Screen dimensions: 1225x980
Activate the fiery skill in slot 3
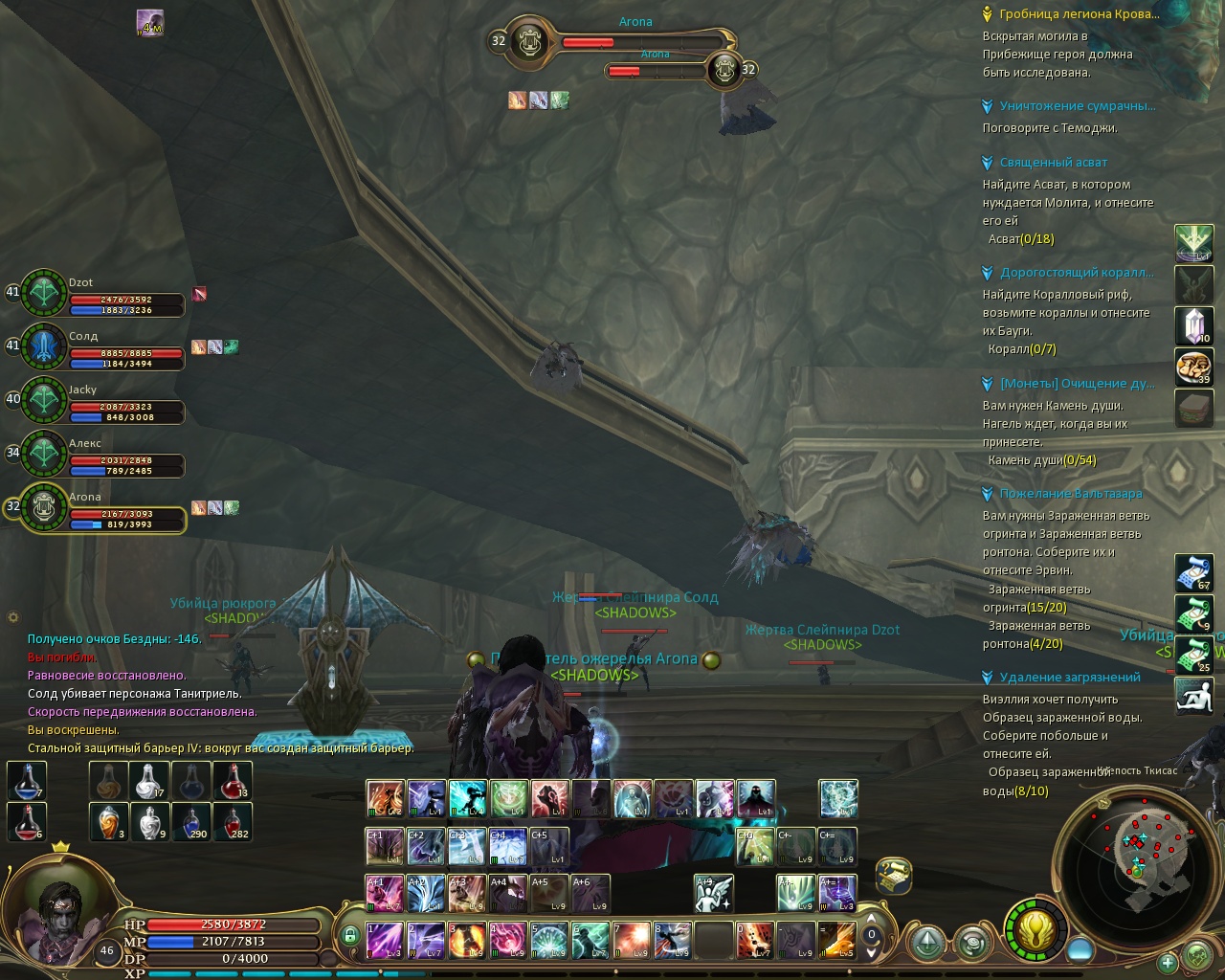point(467,941)
